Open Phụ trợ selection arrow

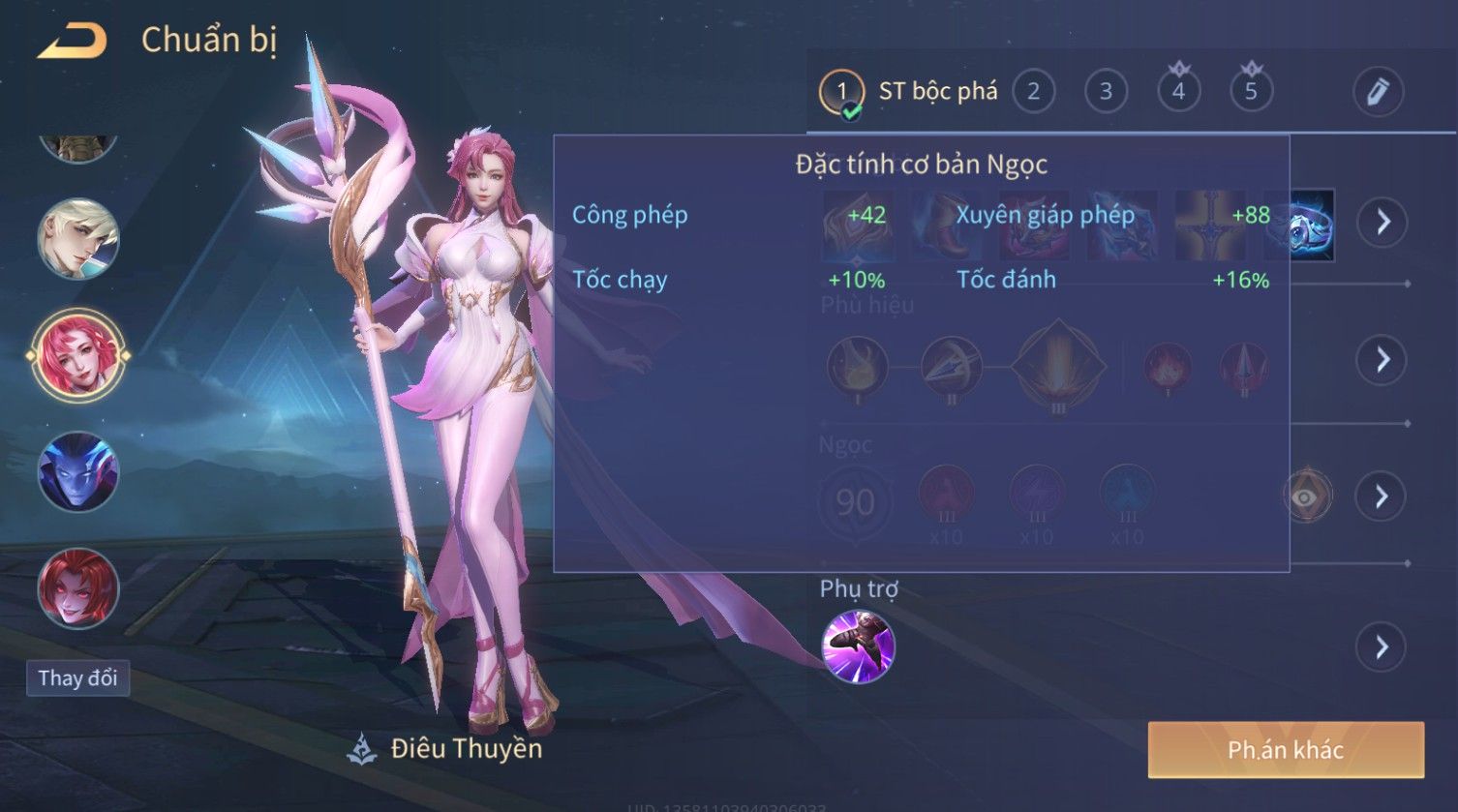click(x=1382, y=647)
